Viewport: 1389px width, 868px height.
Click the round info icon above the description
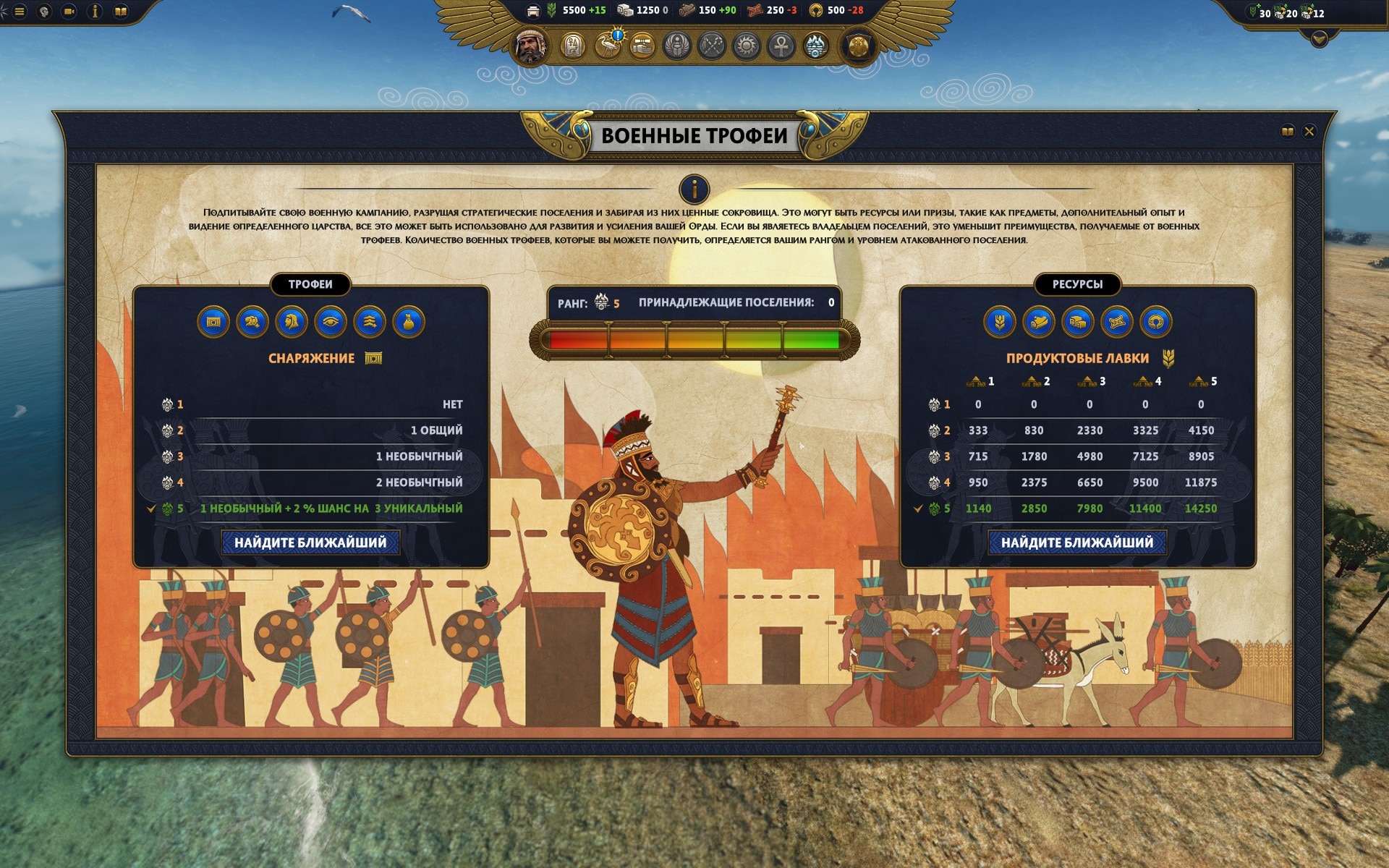pyautogui.click(x=694, y=190)
